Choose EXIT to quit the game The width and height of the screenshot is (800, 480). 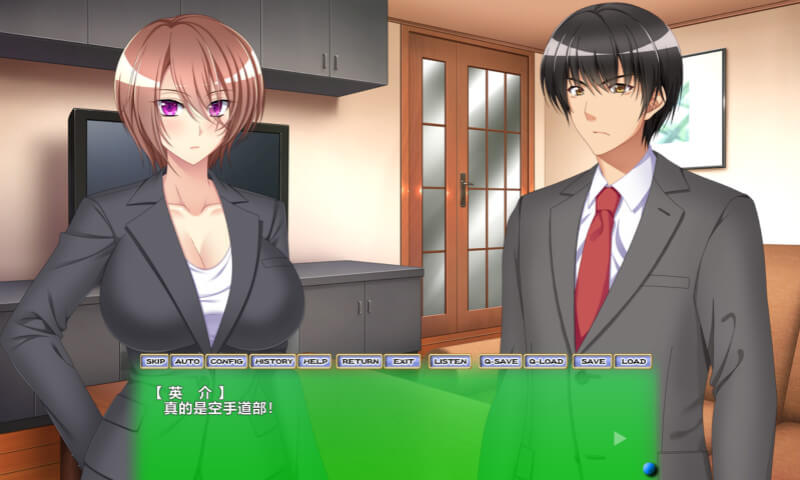[x=402, y=361]
